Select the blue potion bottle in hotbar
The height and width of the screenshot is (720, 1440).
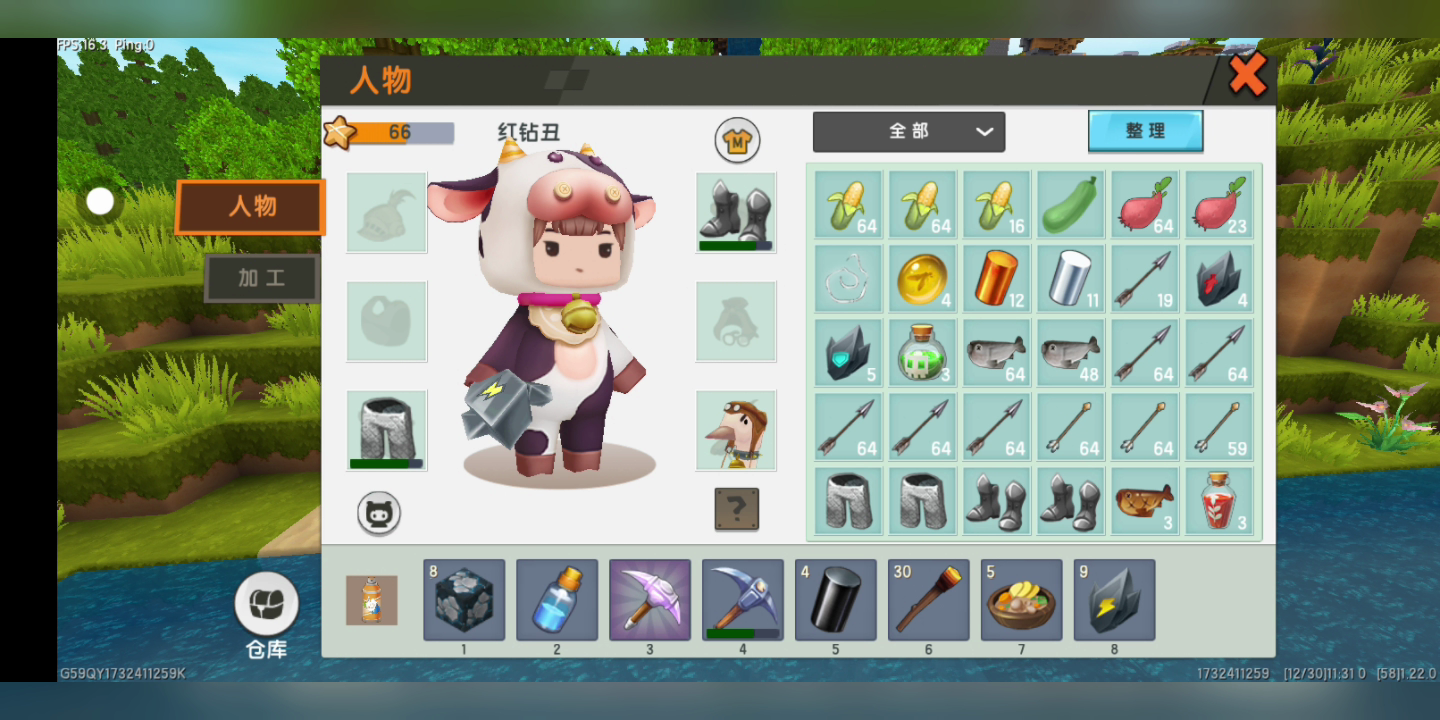pyautogui.click(x=557, y=600)
